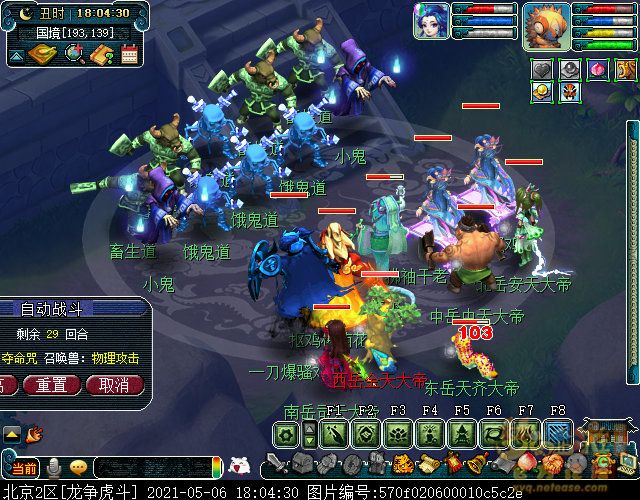
Task: Click the 当前 chat channel button
Action: [x=24, y=467]
